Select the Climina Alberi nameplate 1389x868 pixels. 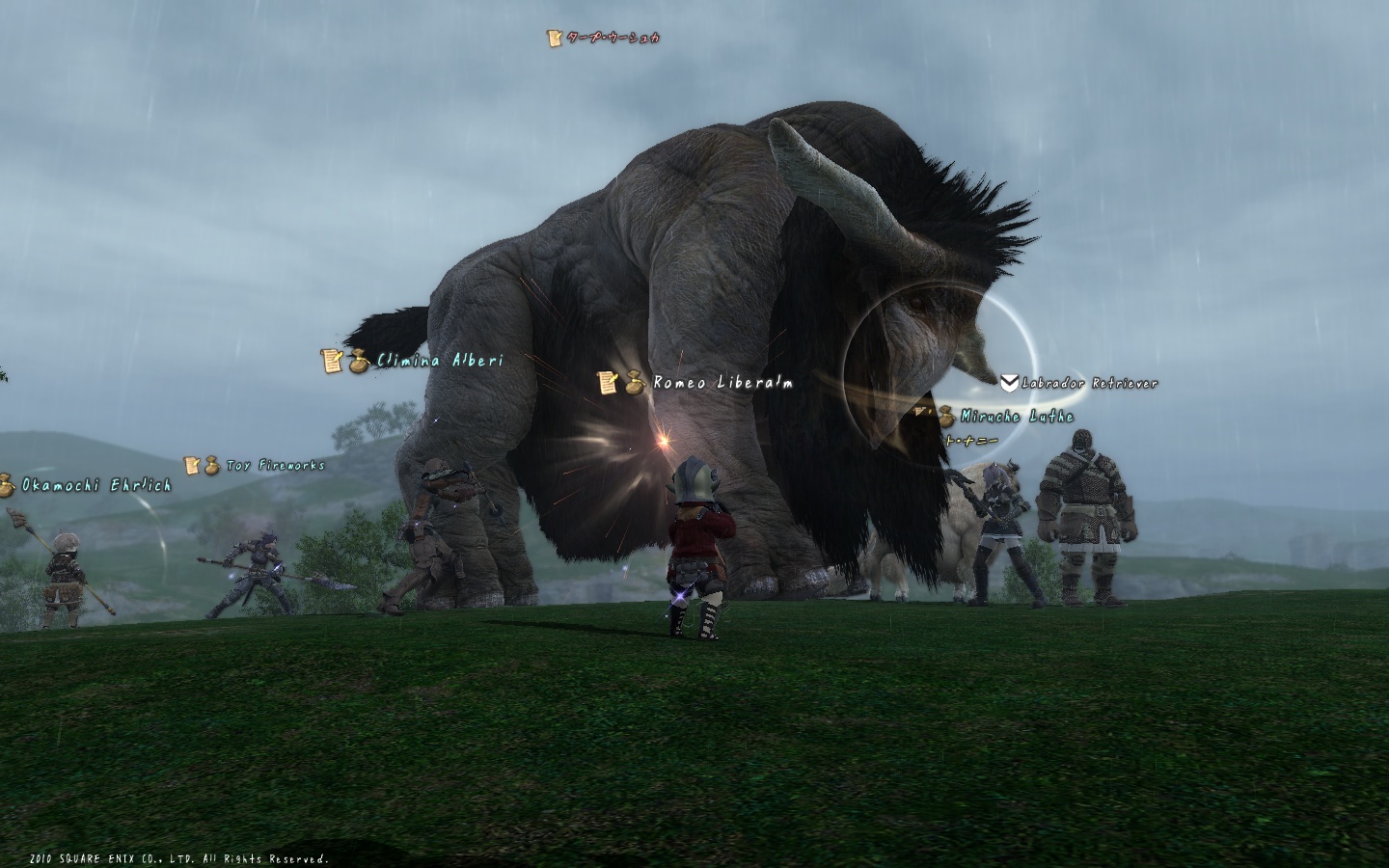pyautogui.click(x=439, y=361)
